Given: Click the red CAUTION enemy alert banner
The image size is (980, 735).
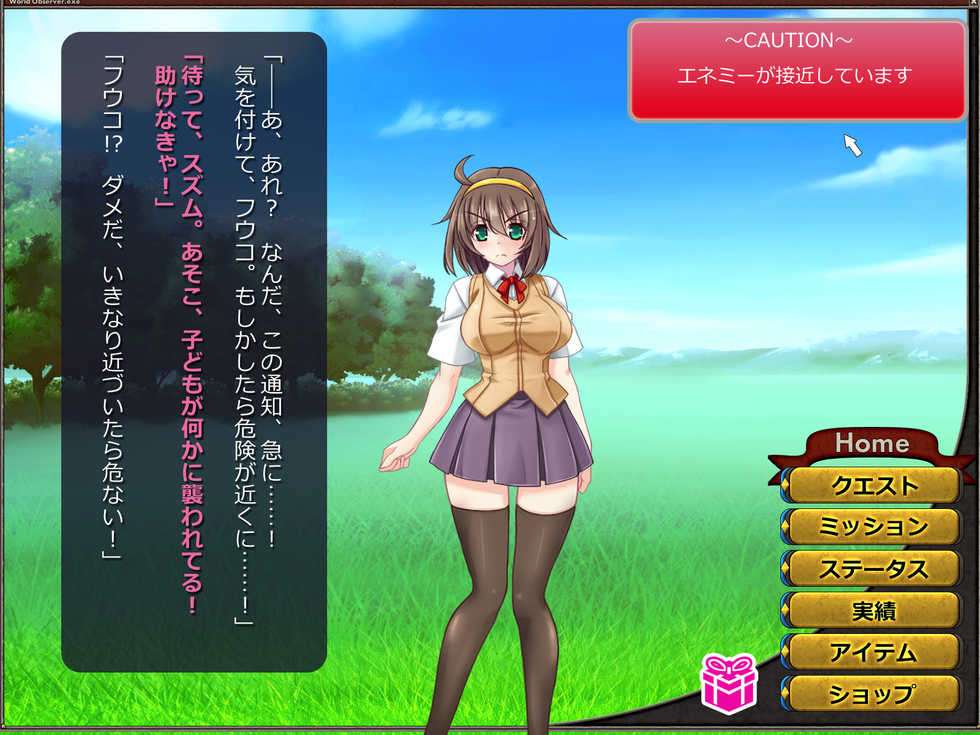Looking at the screenshot, I should point(795,70).
